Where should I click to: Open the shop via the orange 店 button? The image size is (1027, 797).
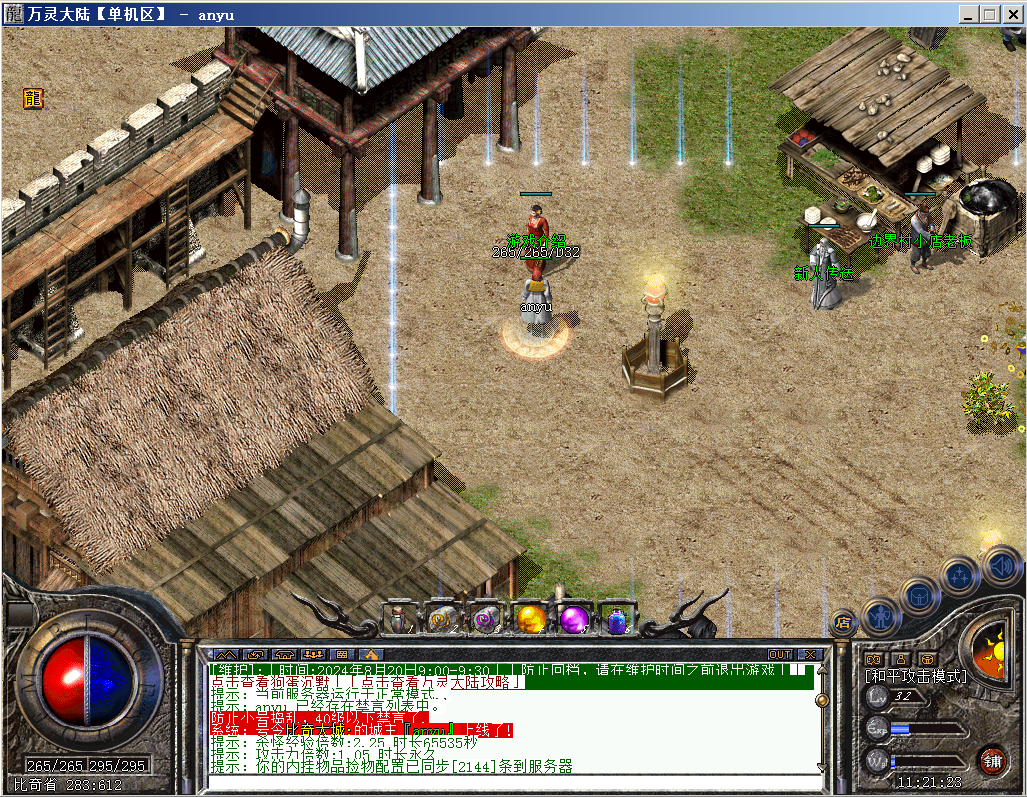[x=843, y=622]
